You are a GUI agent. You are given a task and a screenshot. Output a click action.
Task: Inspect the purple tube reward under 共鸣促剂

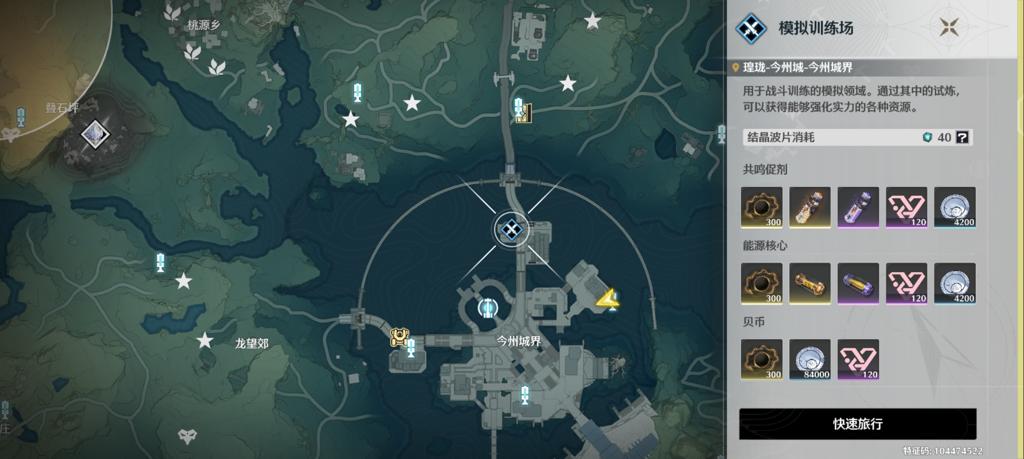858,207
